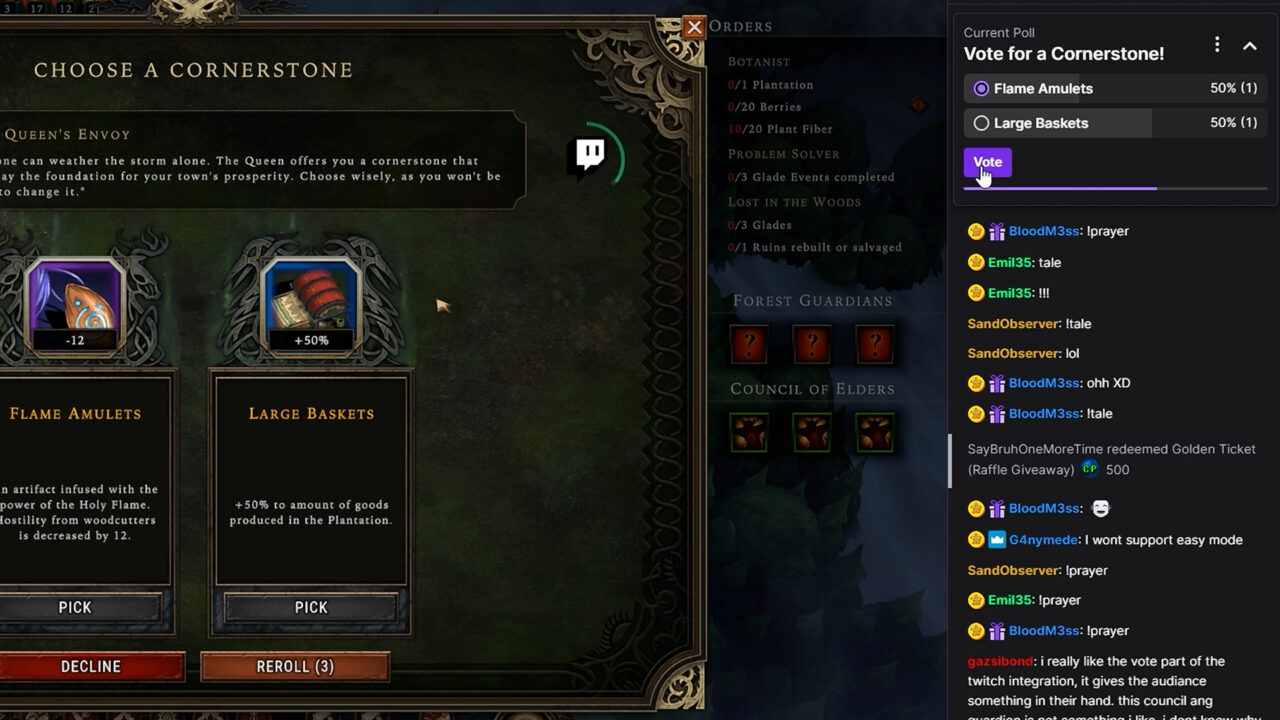Click Emil35's subscriber coin badge

coord(975,262)
